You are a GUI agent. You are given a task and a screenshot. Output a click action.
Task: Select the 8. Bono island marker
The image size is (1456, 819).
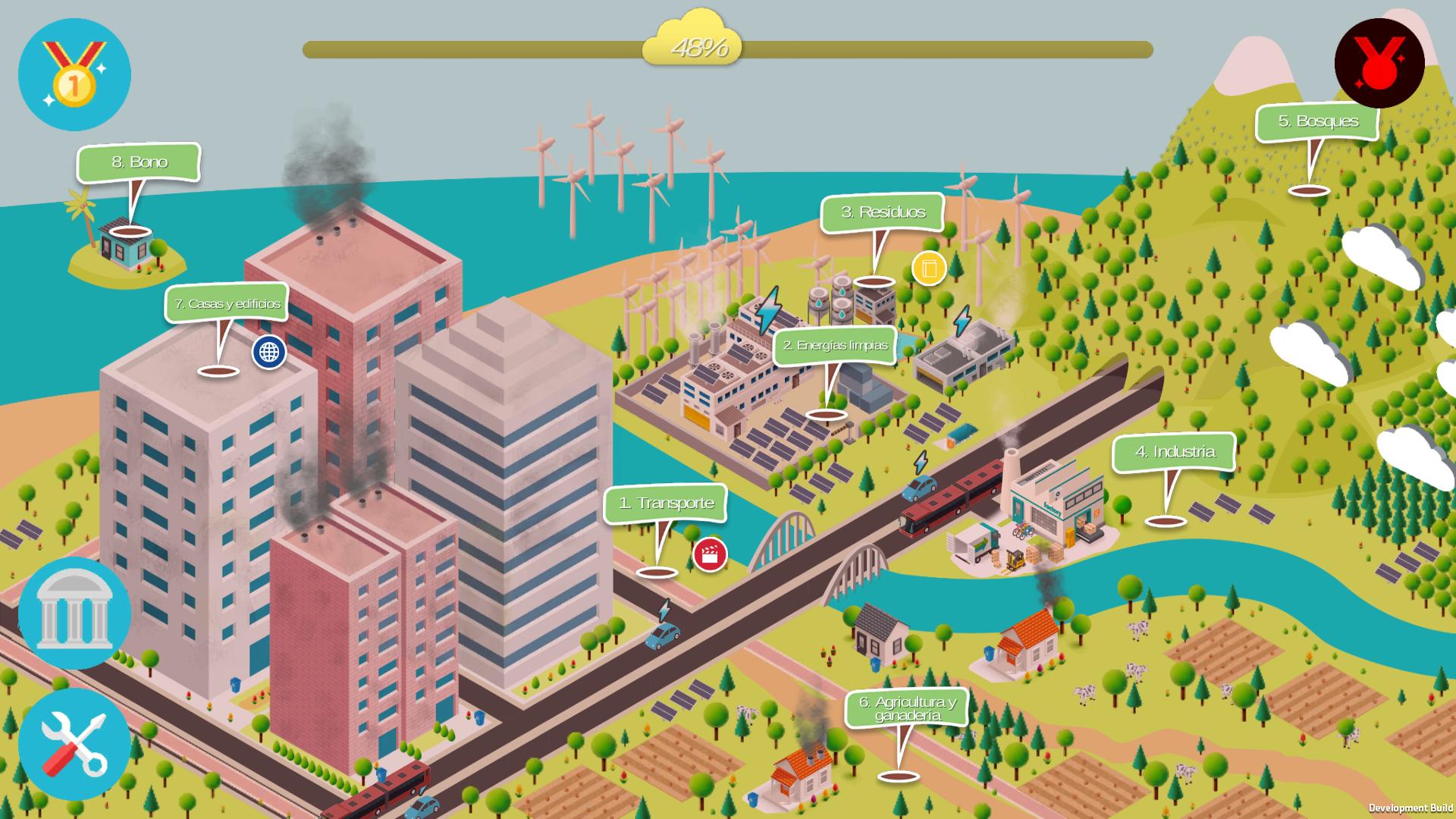[141, 162]
